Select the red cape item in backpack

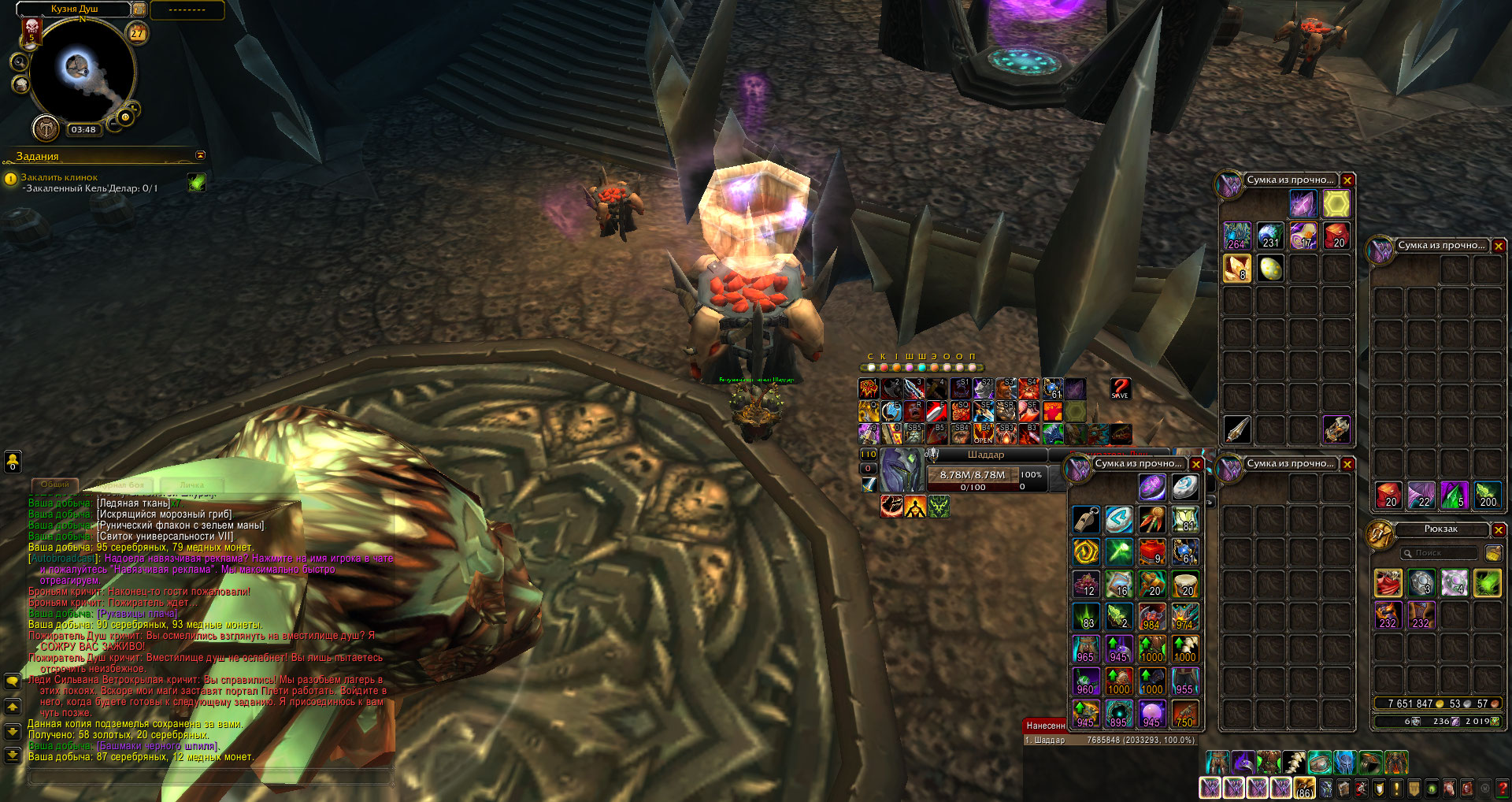point(1388,583)
